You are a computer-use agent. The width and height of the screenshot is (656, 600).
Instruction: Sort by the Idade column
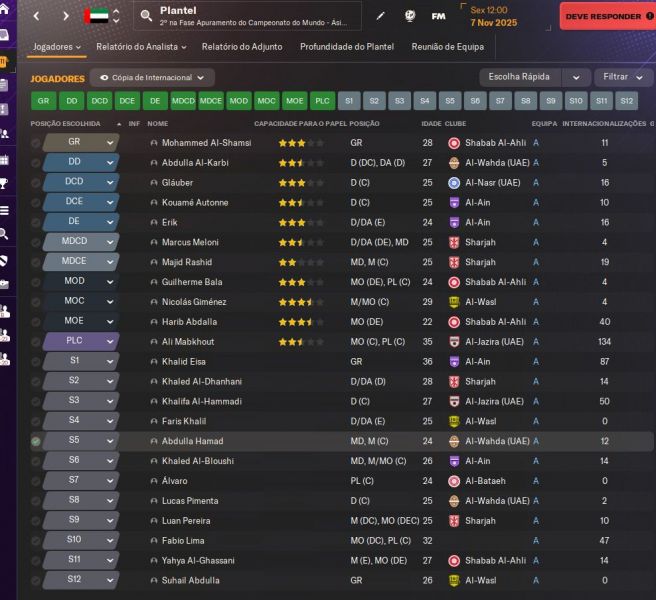pos(431,124)
